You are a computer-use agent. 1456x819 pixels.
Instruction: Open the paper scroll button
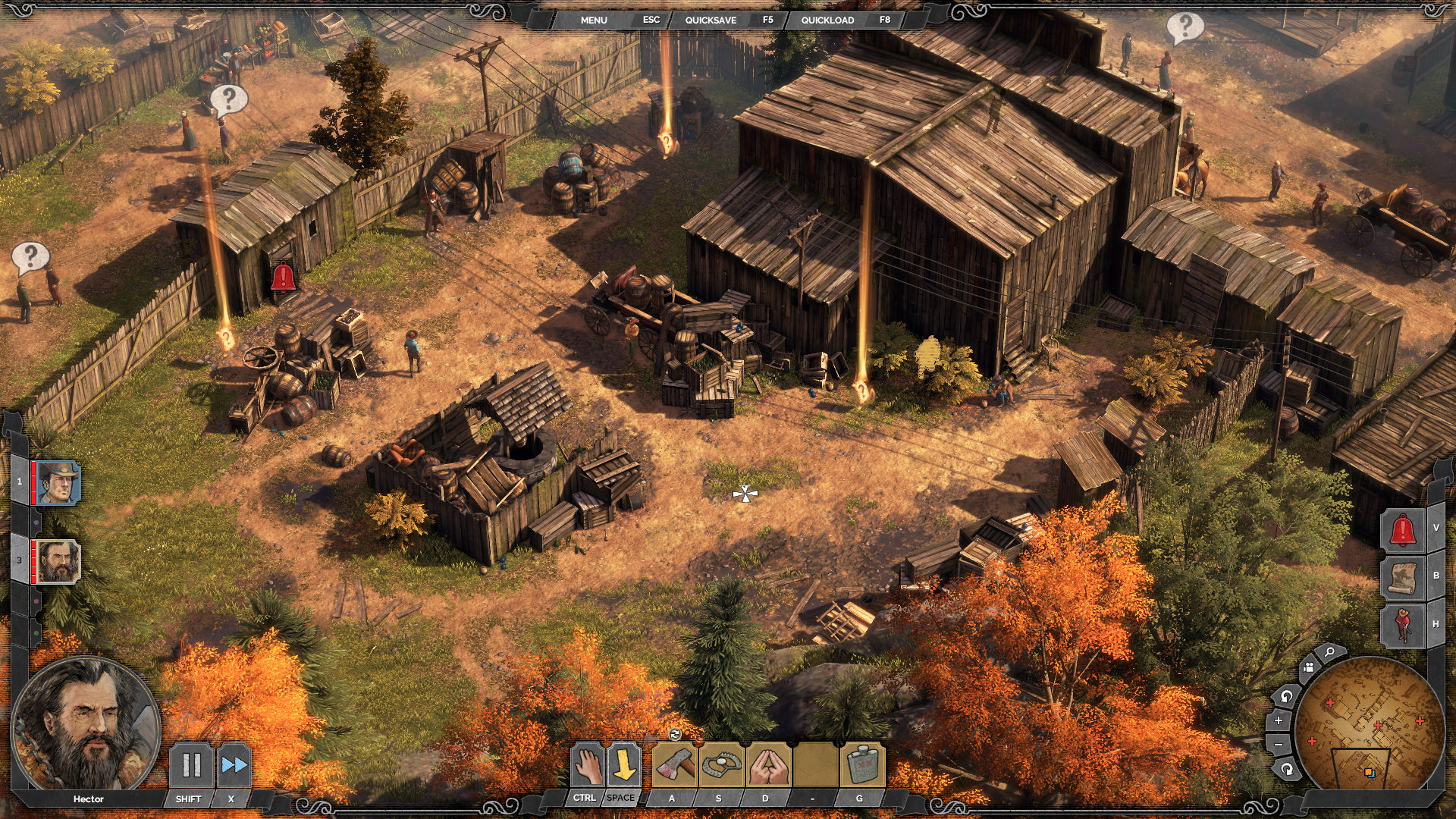coord(1402,576)
